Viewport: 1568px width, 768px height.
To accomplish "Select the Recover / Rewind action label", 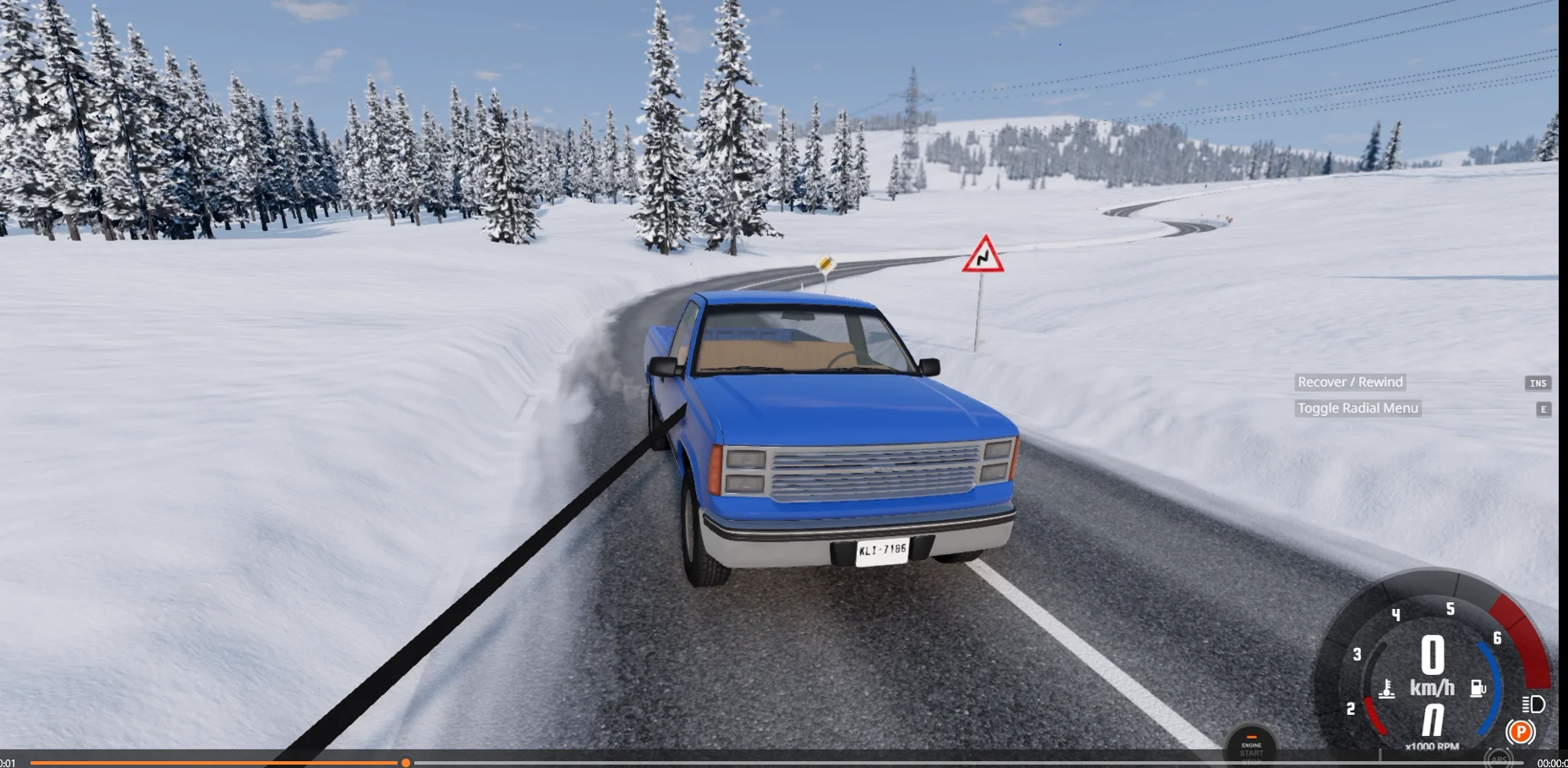I will 1350,382.
